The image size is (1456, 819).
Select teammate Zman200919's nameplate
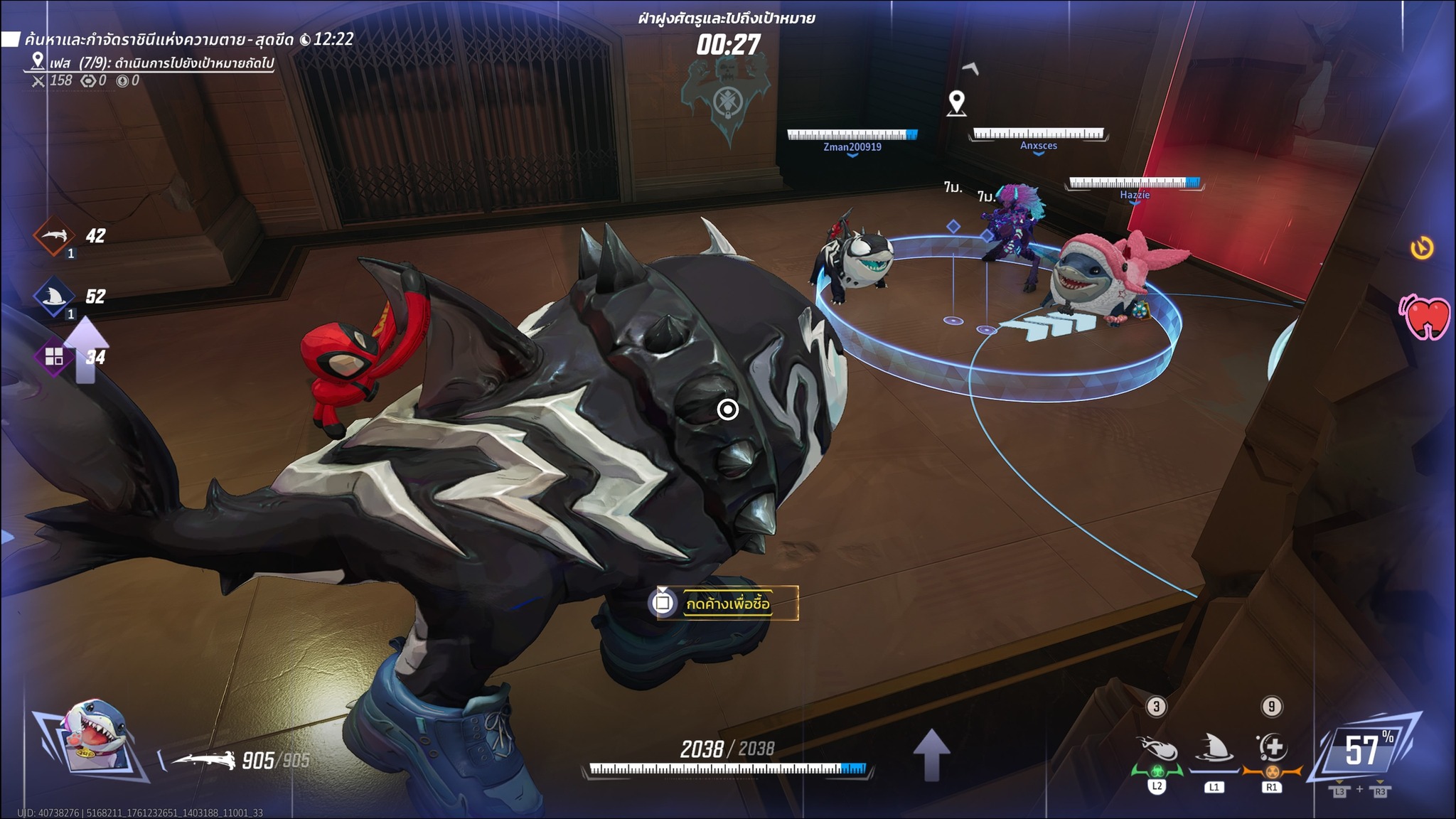(x=852, y=147)
